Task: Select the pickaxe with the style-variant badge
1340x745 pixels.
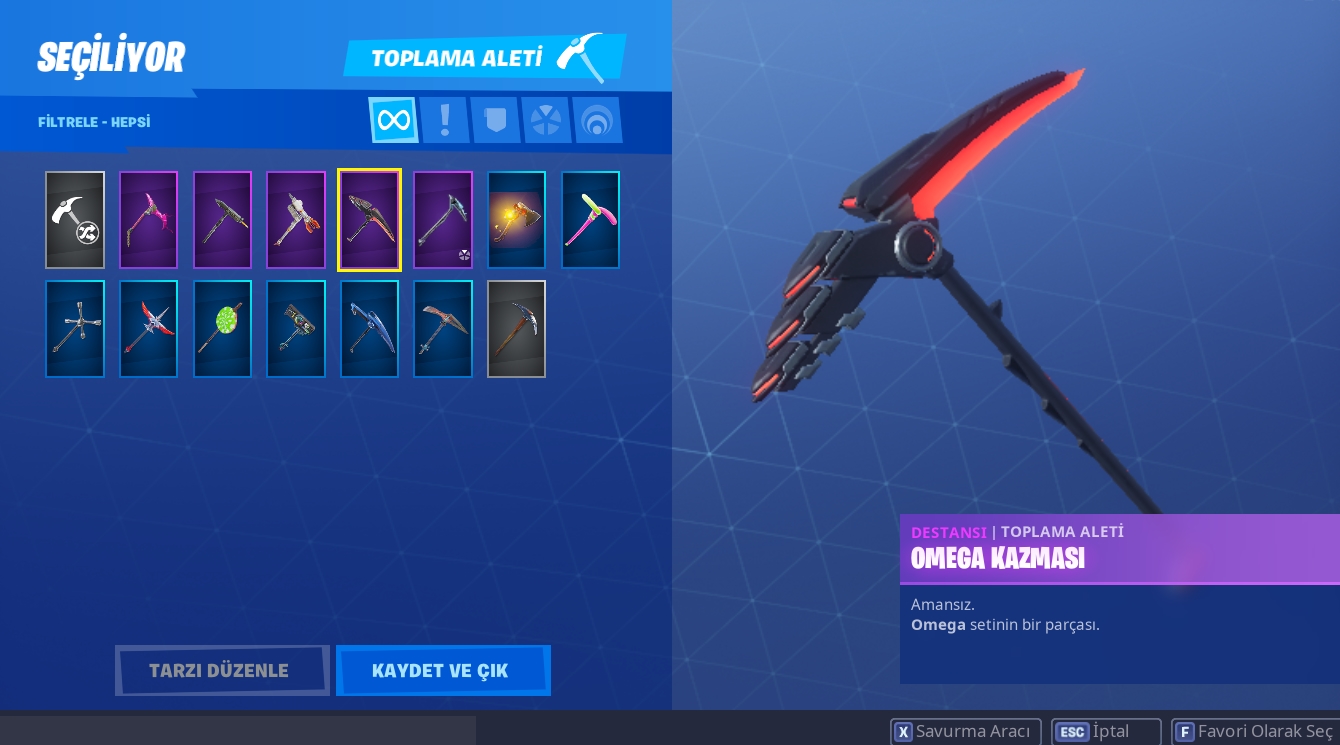Action: (442, 220)
